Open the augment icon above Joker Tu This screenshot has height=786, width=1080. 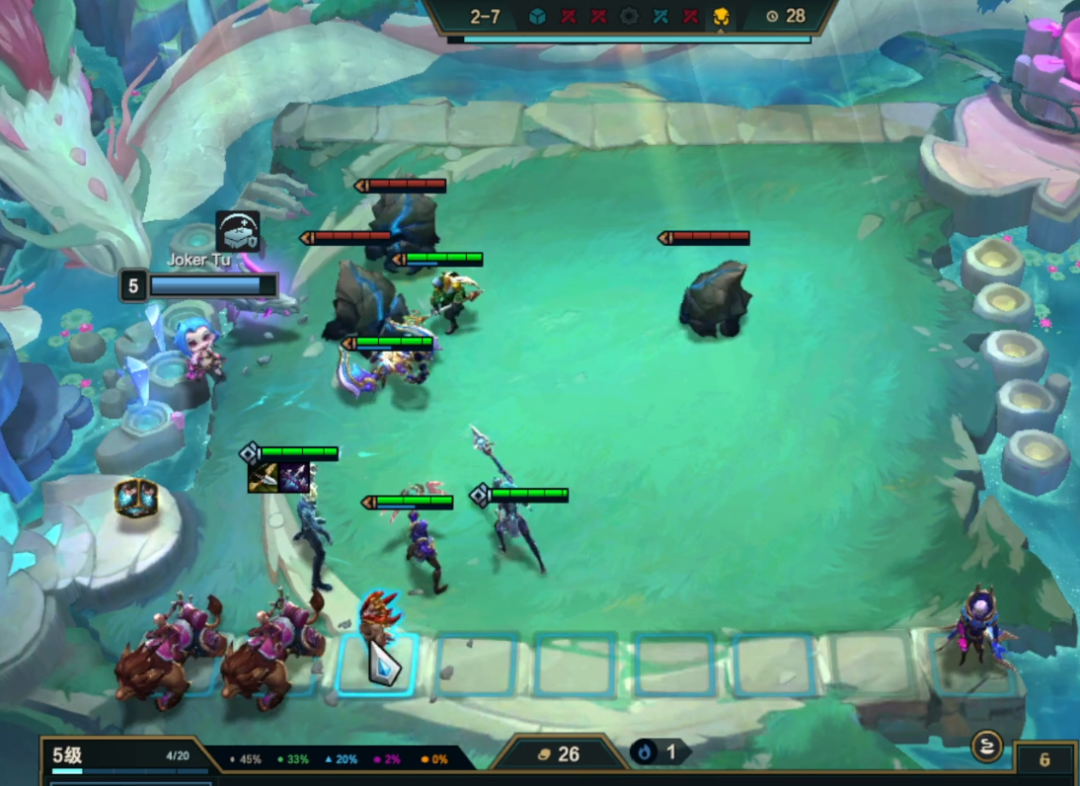(237, 231)
